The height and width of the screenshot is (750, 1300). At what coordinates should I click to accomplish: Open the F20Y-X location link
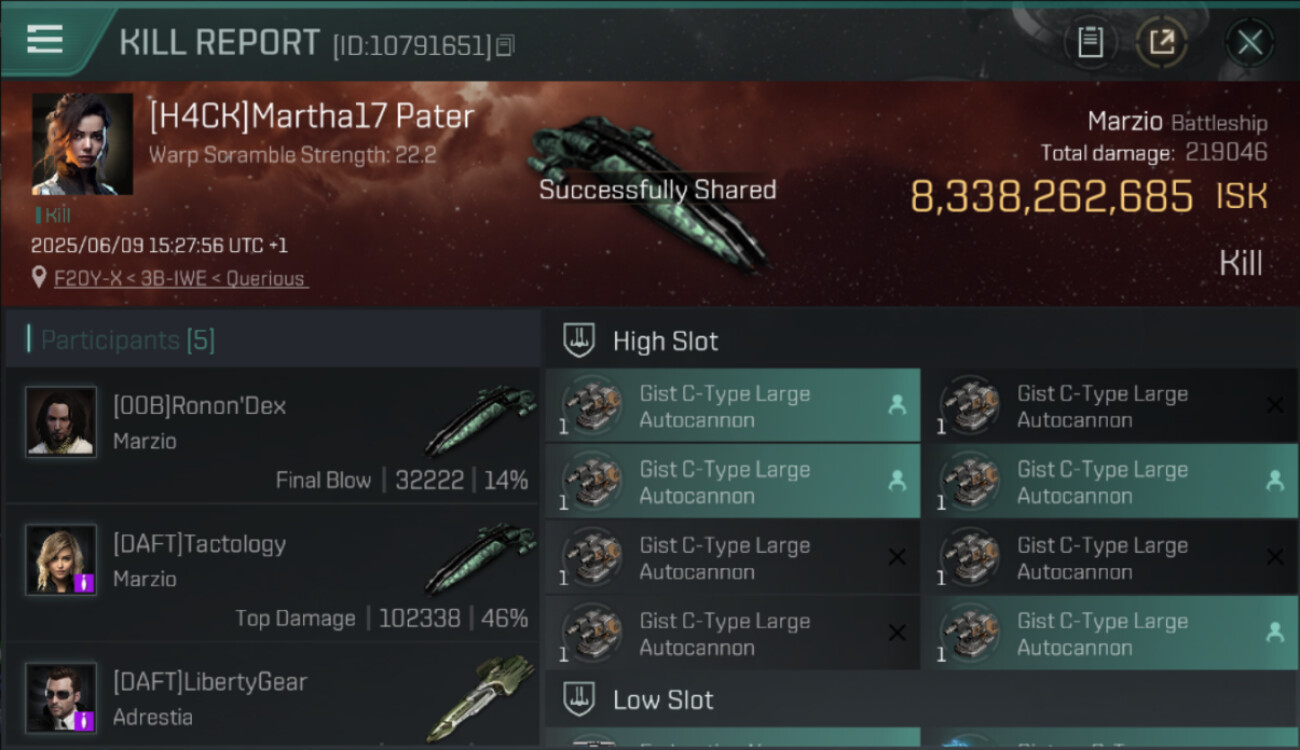[180, 278]
